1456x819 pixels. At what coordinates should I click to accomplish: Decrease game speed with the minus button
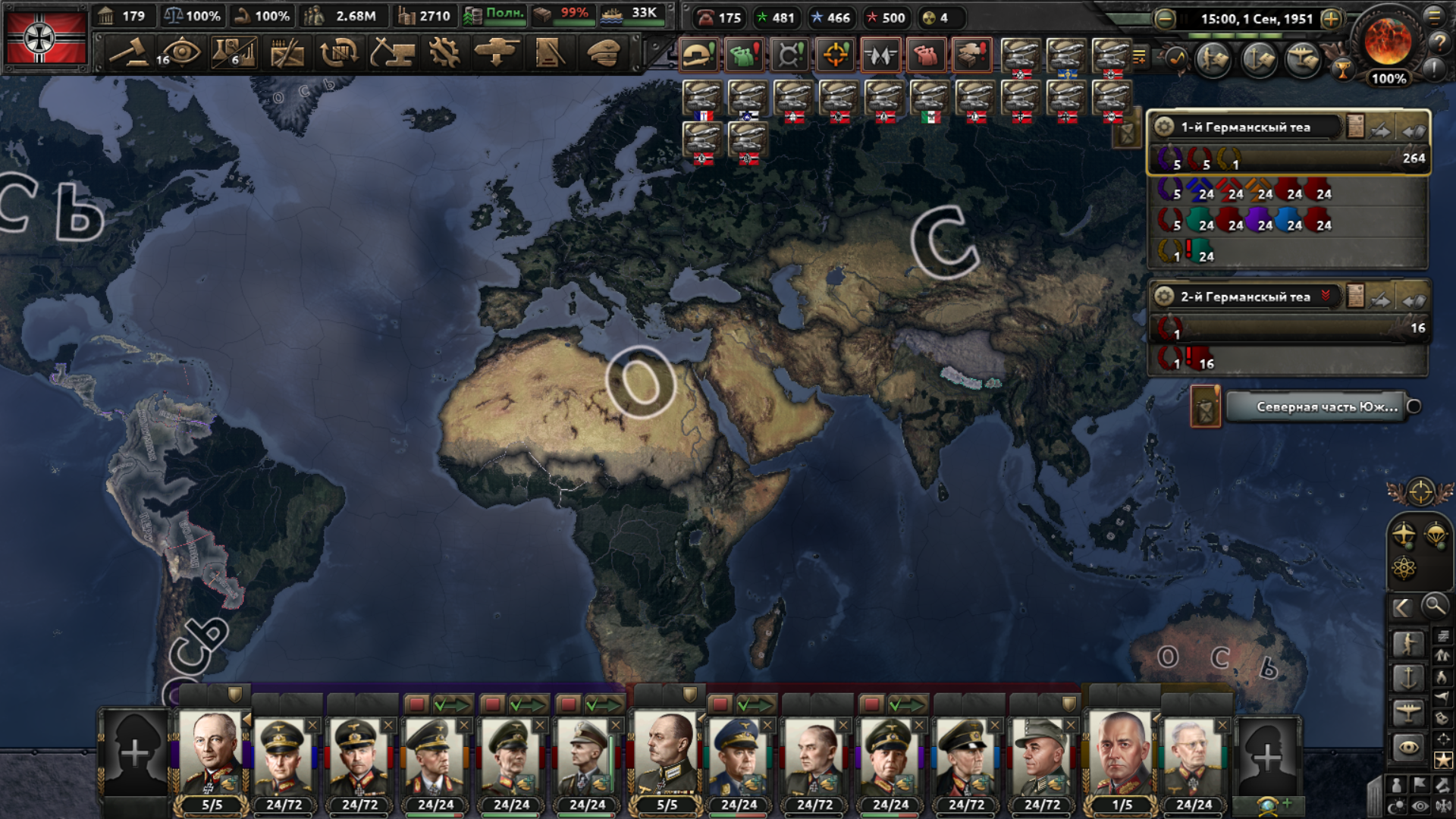click(1166, 19)
